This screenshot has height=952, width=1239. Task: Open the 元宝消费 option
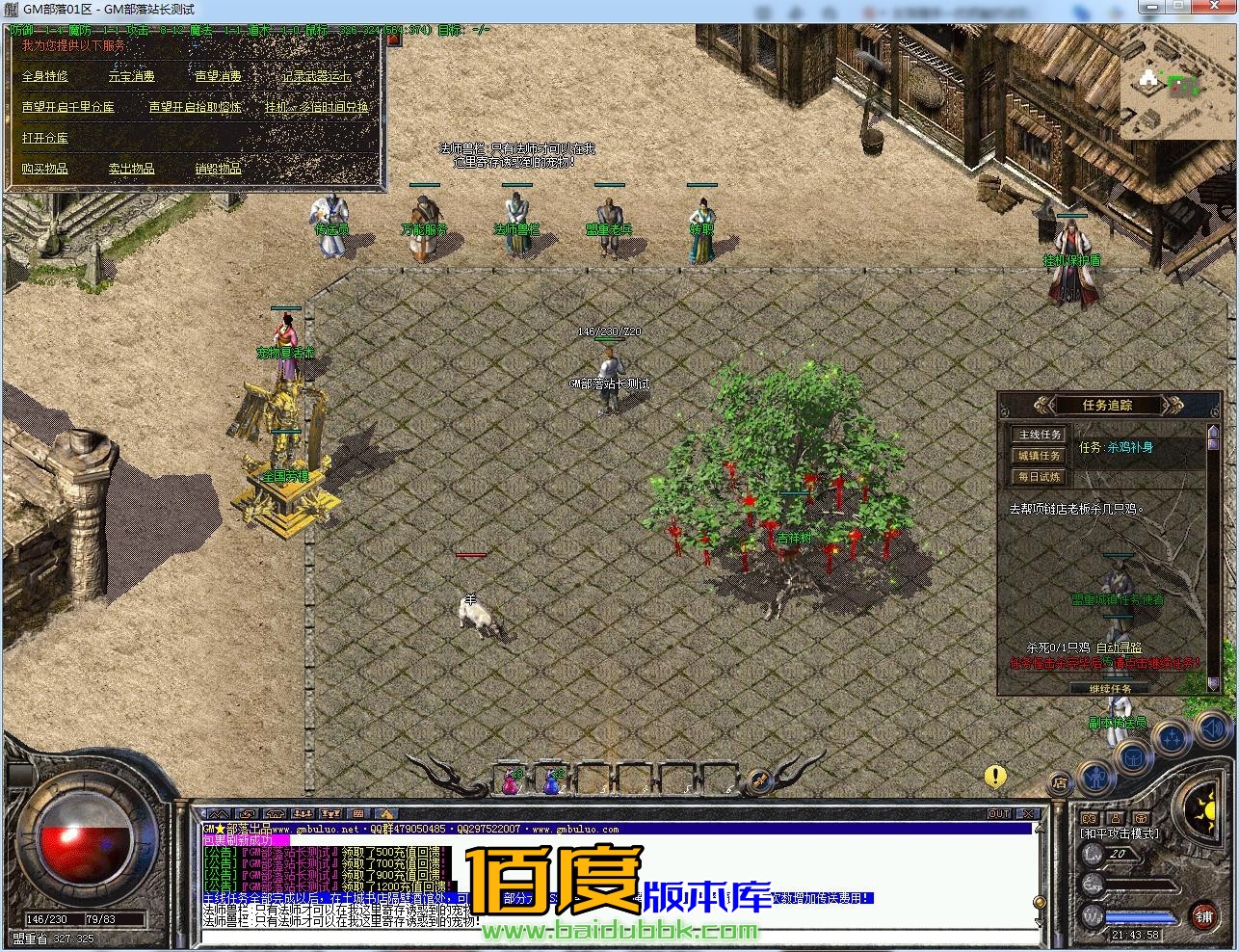coord(131,76)
